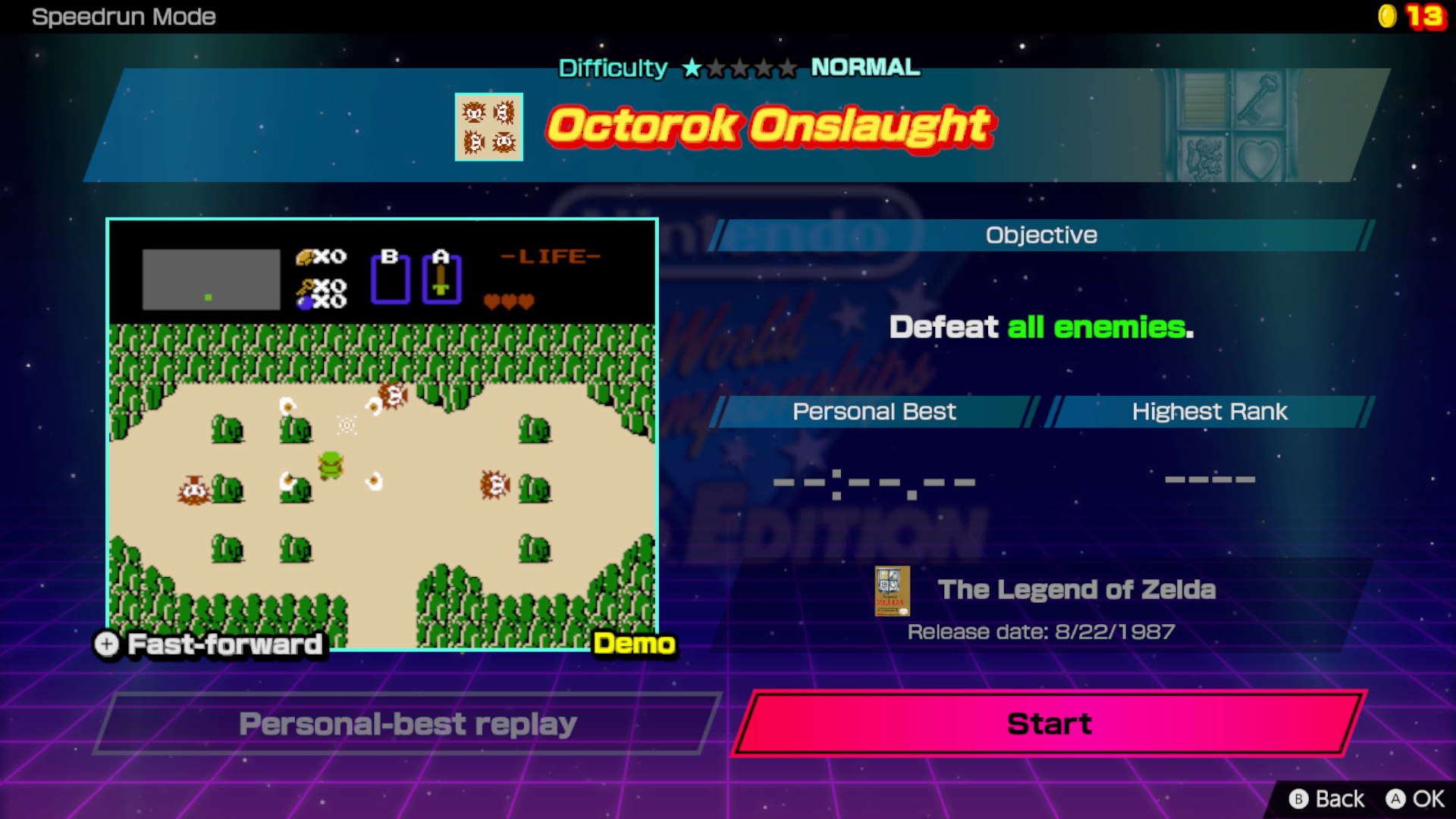Image resolution: width=1456 pixels, height=819 pixels.
Task: Click the Octorok enemy icon beside the title
Action: 489,127
